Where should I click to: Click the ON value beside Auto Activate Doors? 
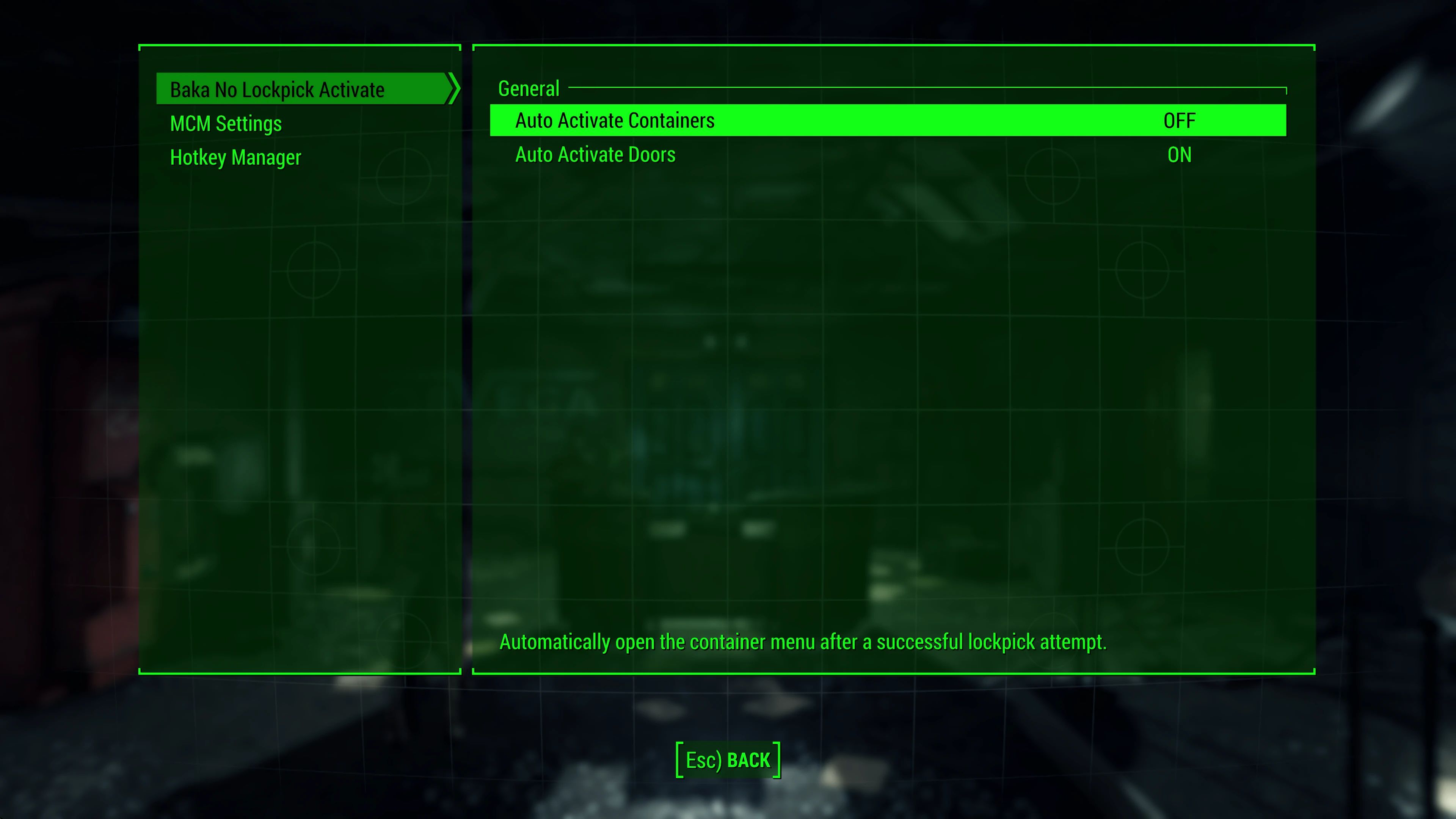pyautogui.click(x=1179, y=155)
